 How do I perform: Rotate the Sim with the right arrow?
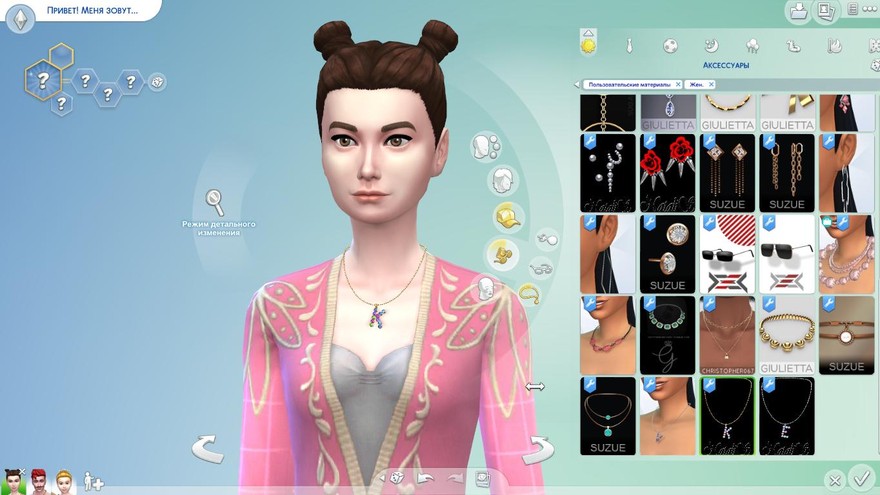click(x=538, y=448)
